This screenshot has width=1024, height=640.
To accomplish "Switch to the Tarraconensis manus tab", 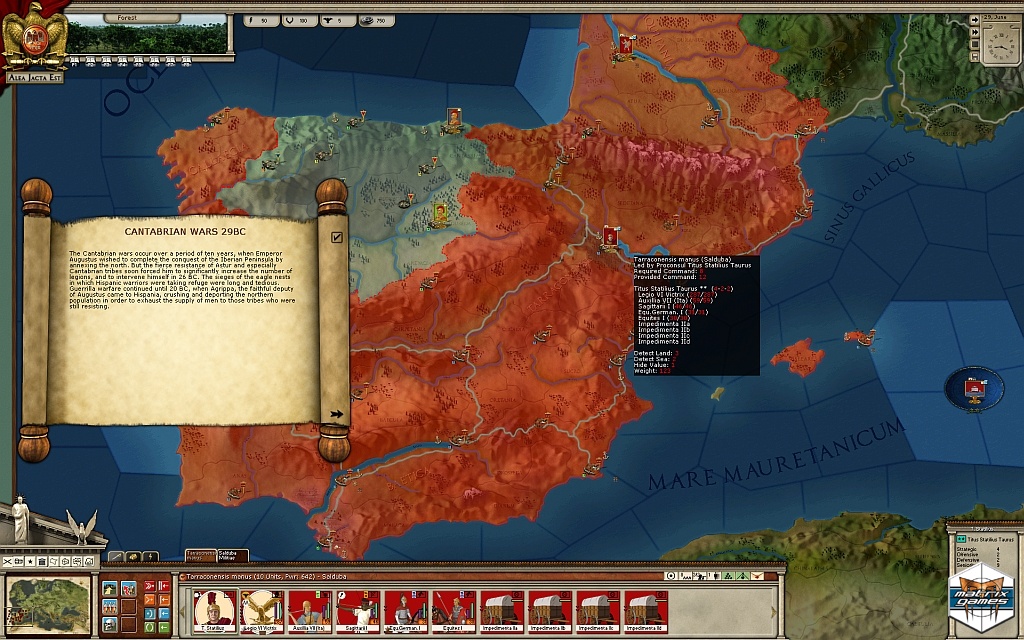I will coord(200,554).
